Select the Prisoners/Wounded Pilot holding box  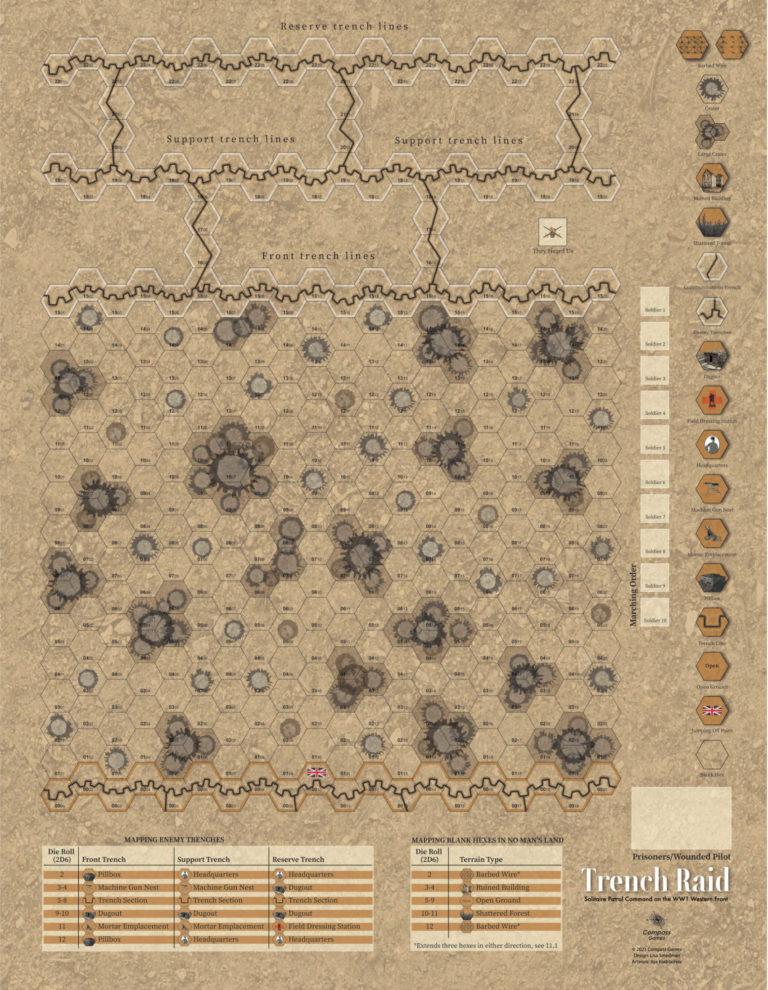681,816
